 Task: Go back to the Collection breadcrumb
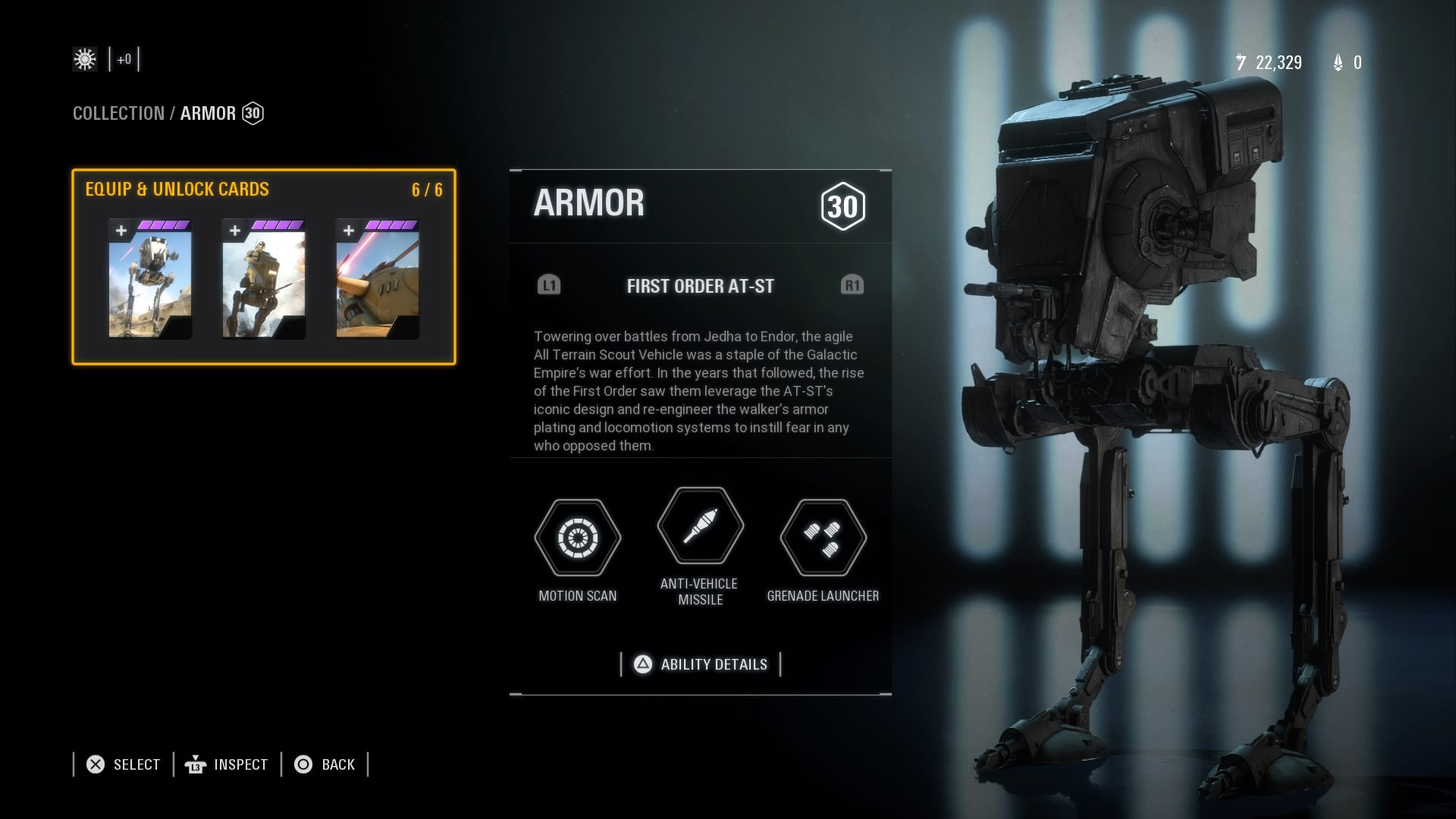click(118, 114)
